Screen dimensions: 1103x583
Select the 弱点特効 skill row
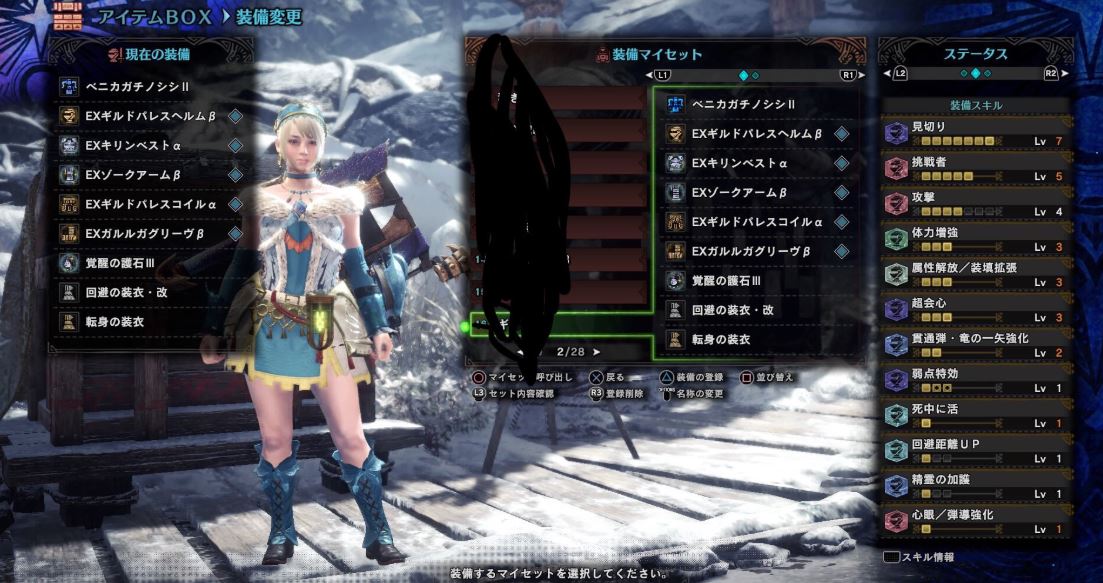coord(975,380)
